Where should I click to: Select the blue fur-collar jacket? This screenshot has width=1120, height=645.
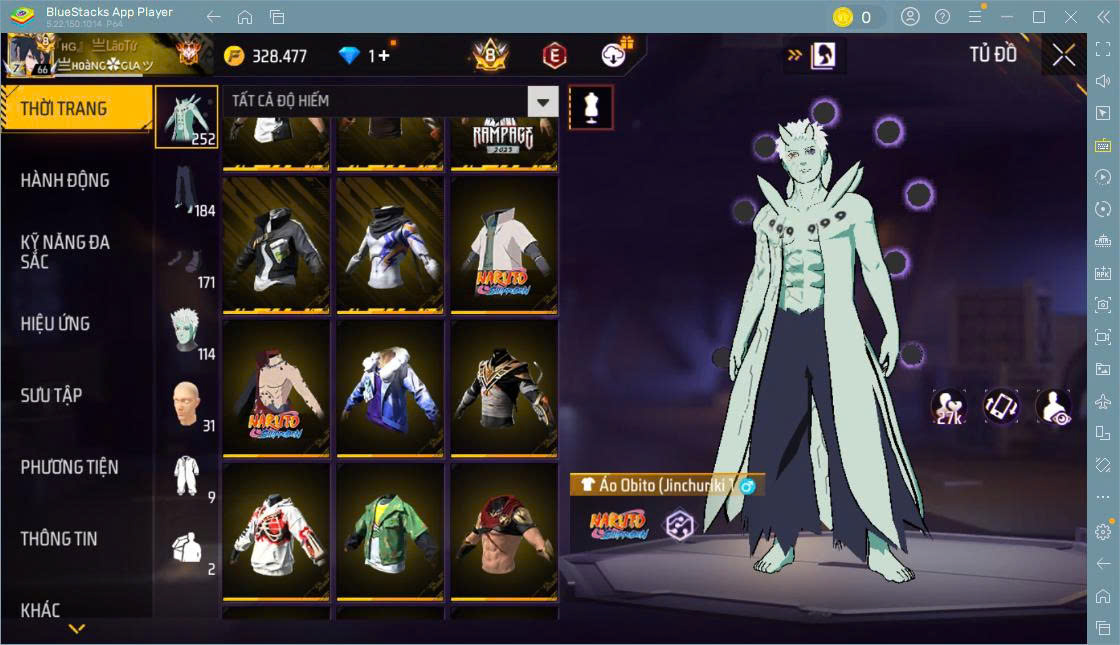[389, 388]
